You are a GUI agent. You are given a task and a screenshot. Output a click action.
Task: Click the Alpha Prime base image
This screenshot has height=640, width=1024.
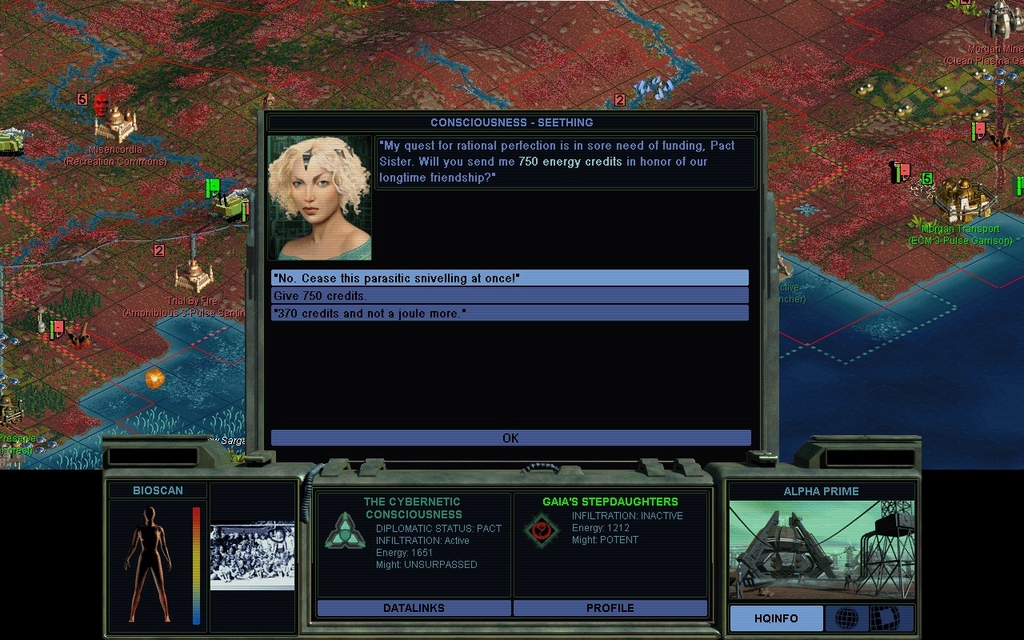[821, 550]
